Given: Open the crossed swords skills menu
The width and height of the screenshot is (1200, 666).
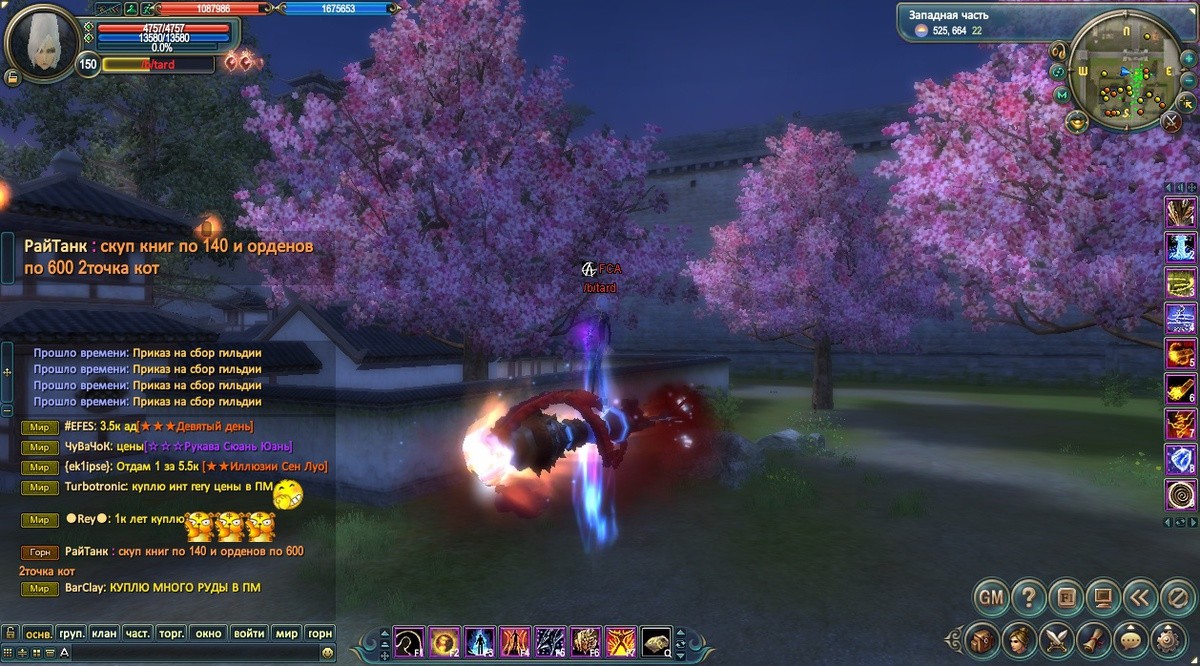Looking at the screenshot, I should [x=1056, y=638].
